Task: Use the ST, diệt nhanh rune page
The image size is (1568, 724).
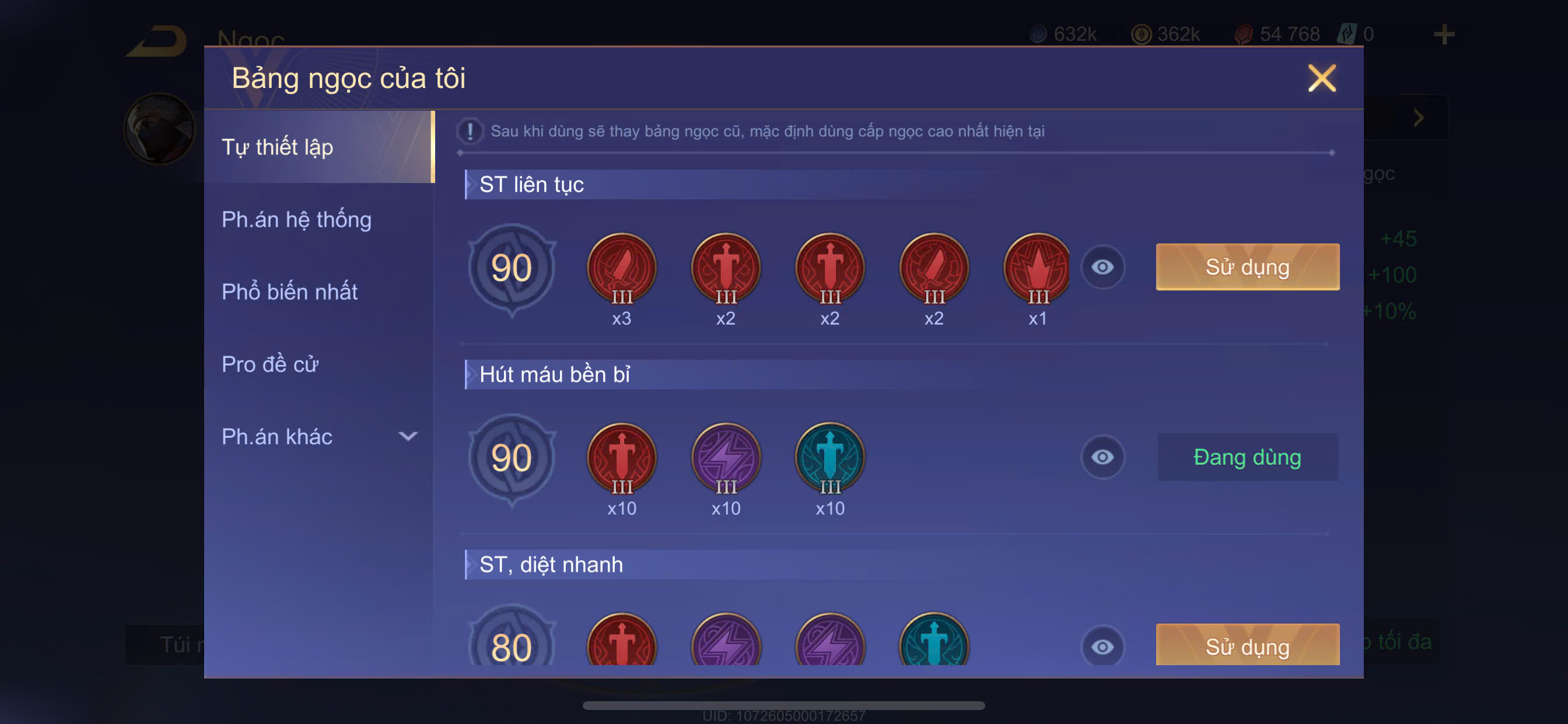Action: click(1247, 645)
